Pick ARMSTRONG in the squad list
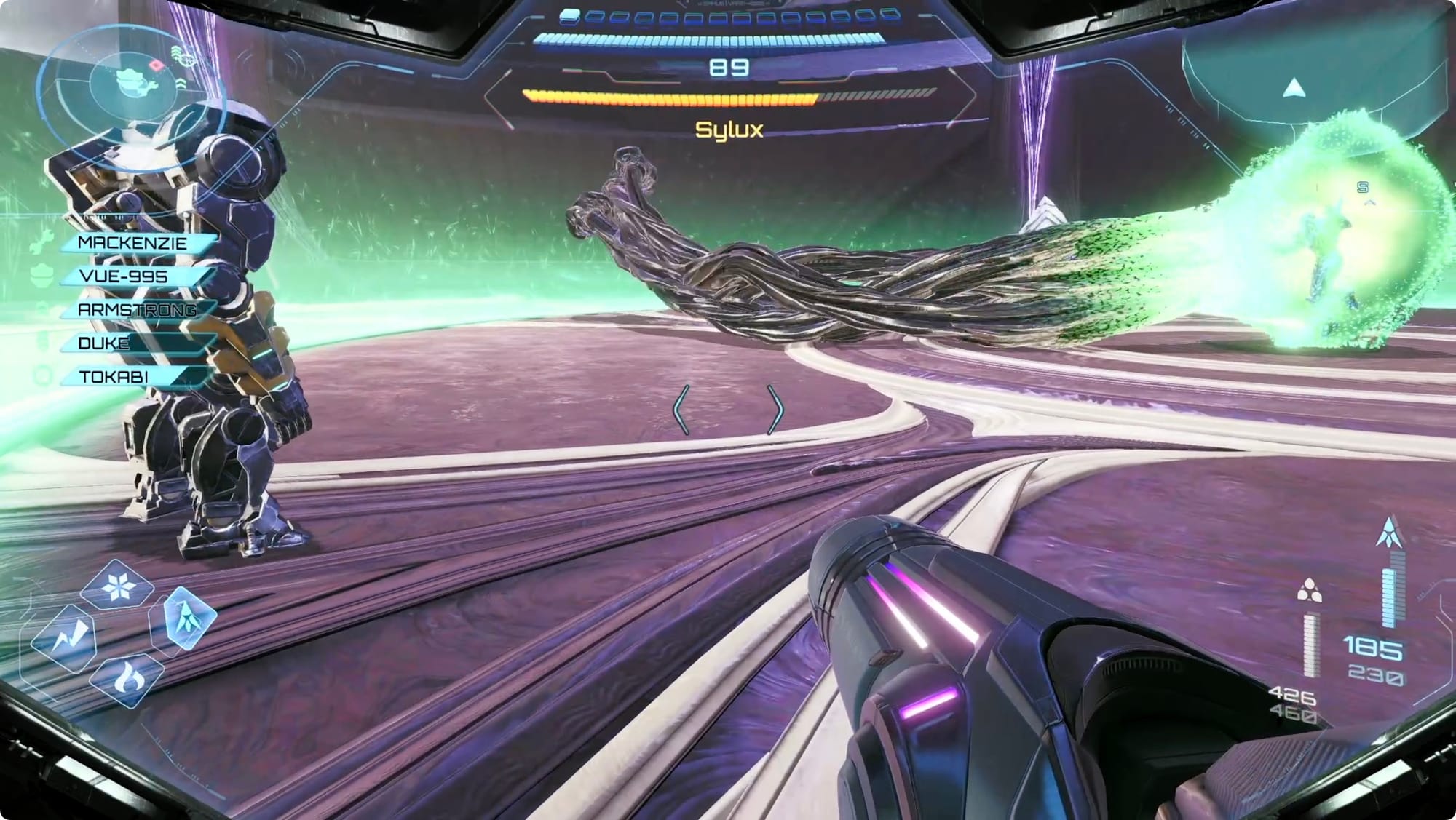Screen dimensions: 1456x820 tap(138, 310)
